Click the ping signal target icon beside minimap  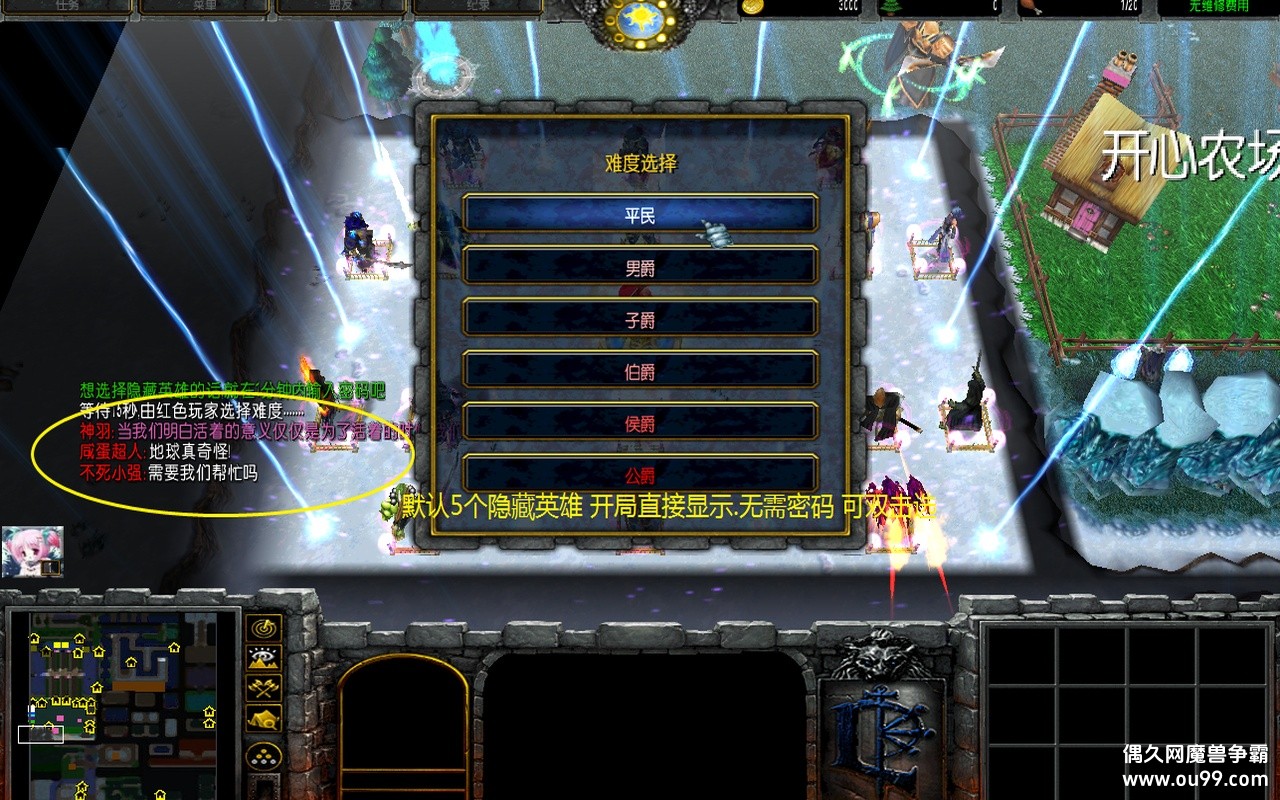(x=263, y=630)
